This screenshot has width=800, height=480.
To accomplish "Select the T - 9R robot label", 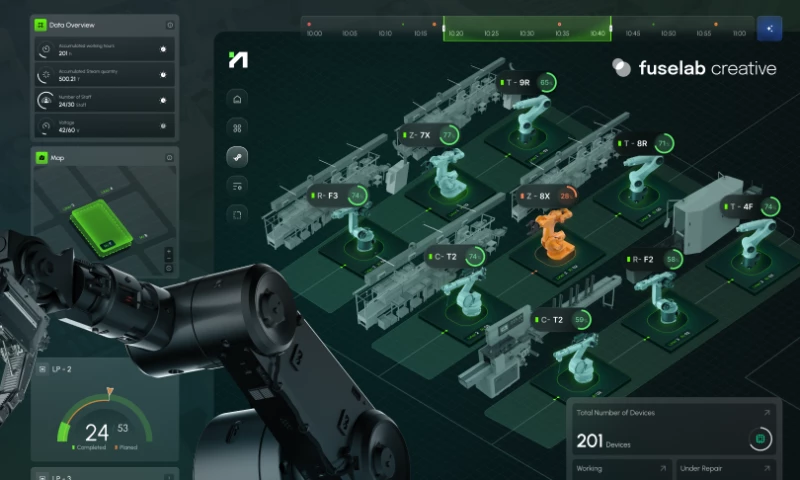I will [x=518, y=82].
